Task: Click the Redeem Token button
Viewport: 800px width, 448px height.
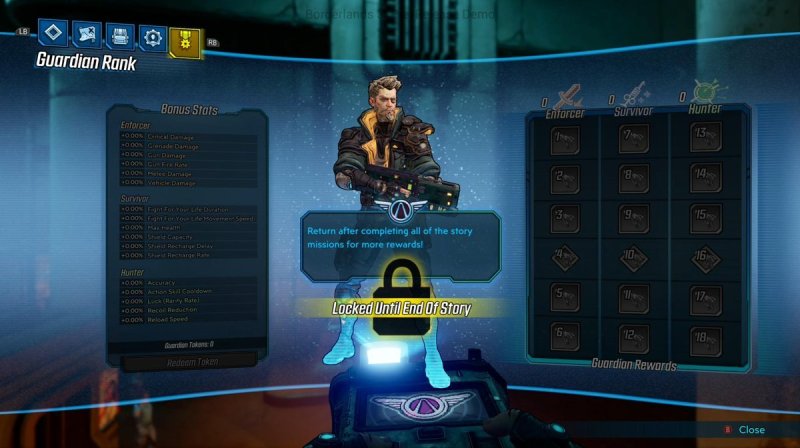Action: 187,360
